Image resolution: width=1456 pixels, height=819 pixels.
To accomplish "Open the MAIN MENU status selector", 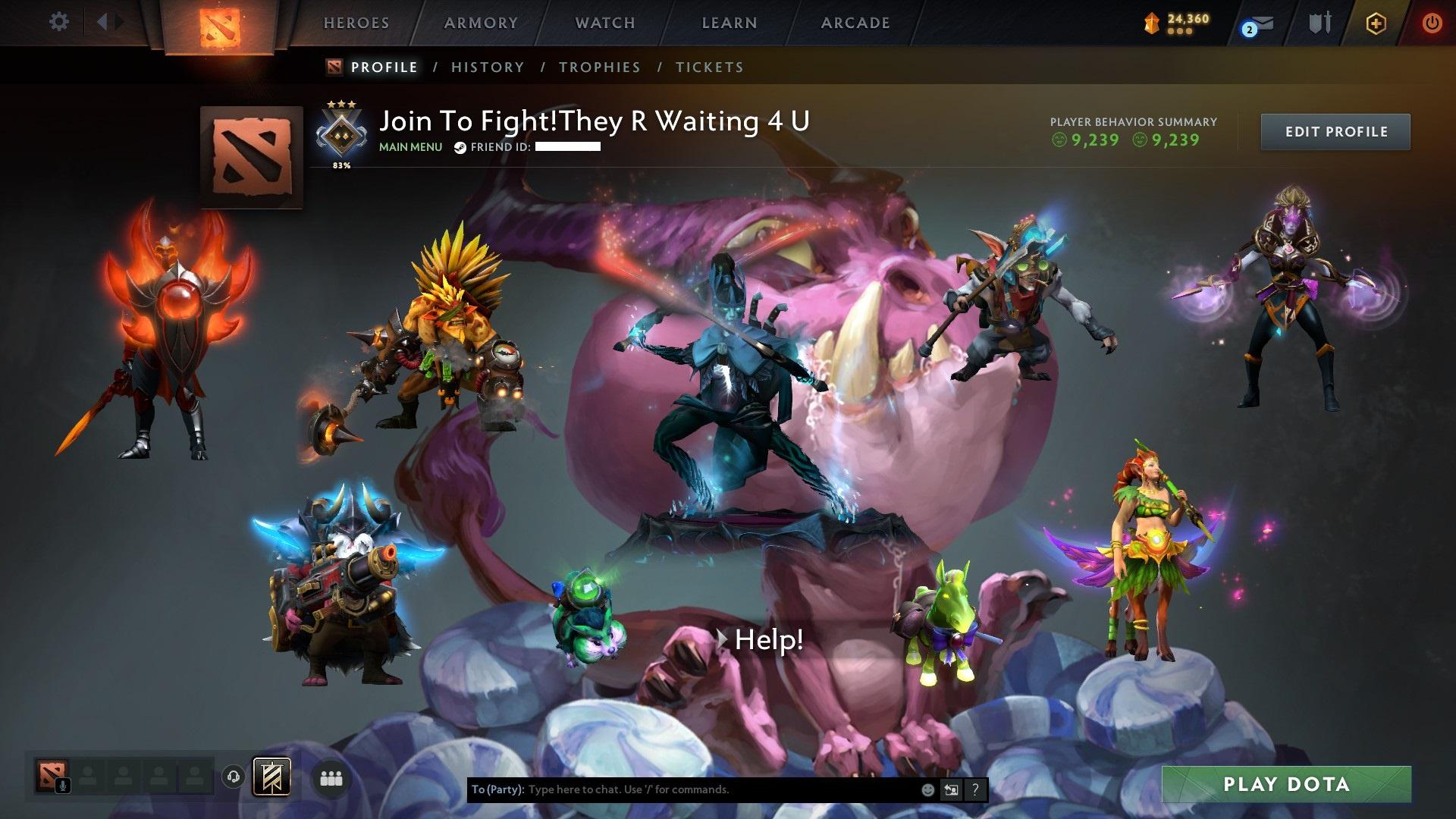I will point(410,147).
